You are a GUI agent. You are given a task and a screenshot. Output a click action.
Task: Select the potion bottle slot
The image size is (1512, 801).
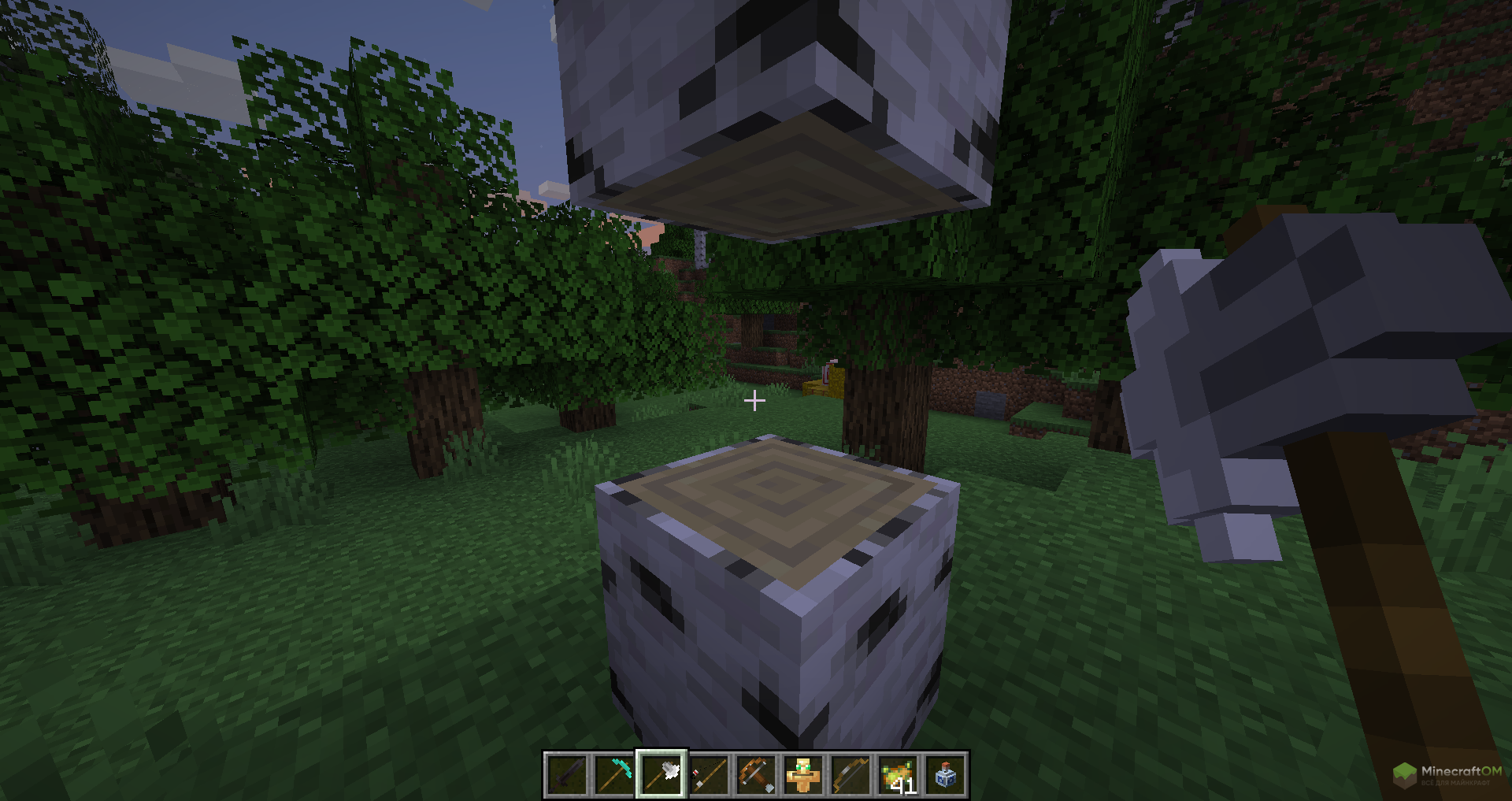click(945, 775)
